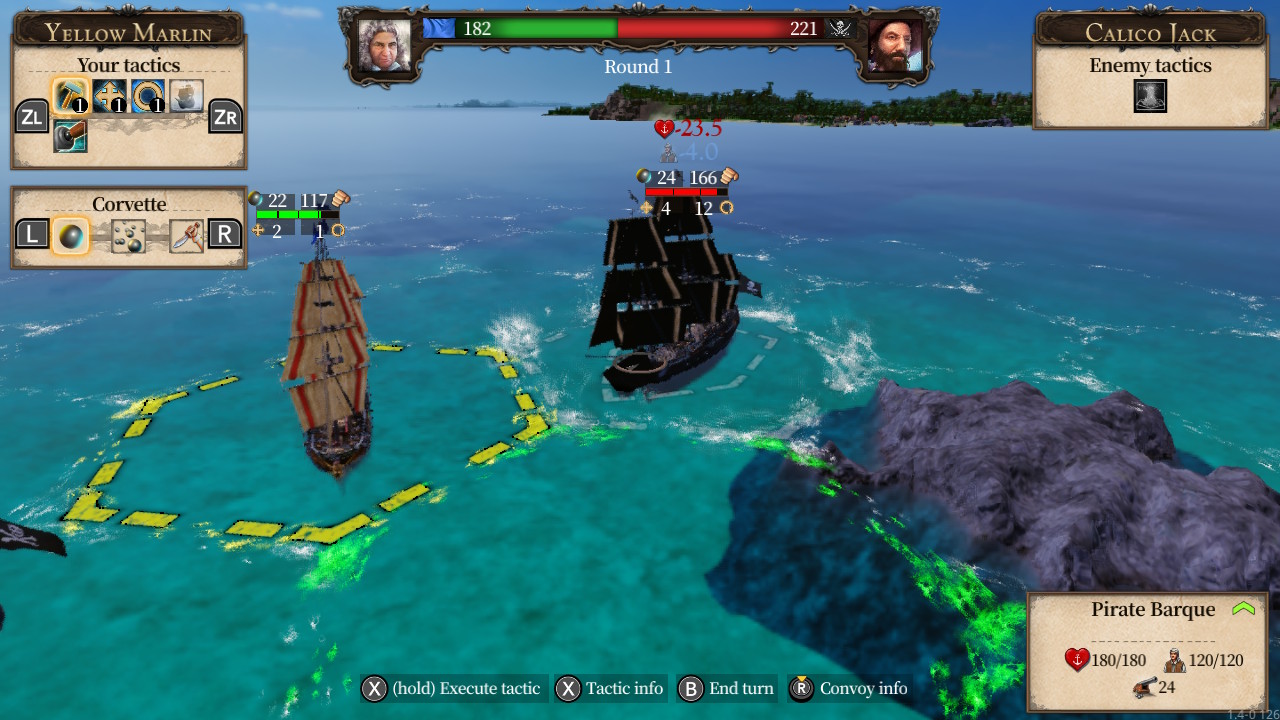This screenshot has width=1280, height=720.
Task: Click the round health bar showing 182 versus 221
Action: tap(640, 29)
